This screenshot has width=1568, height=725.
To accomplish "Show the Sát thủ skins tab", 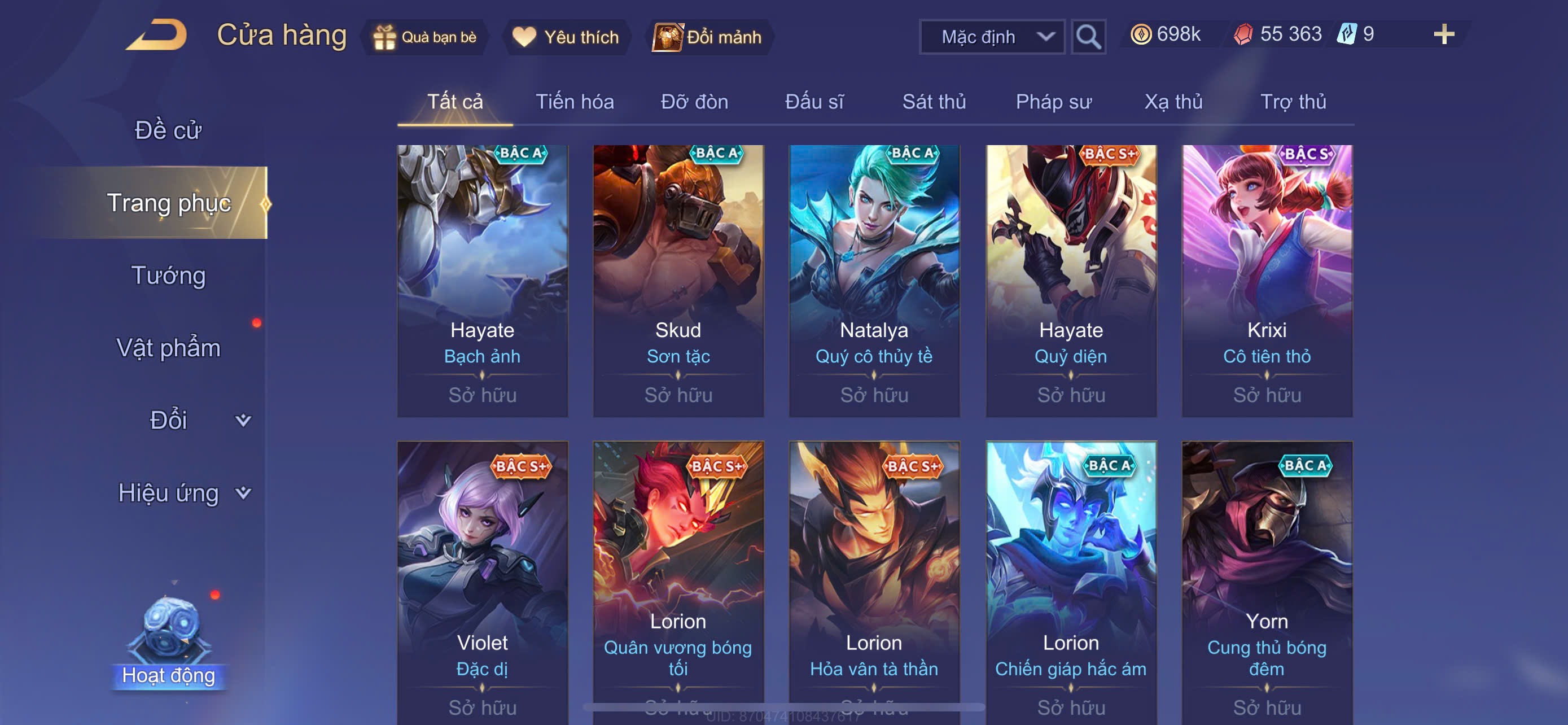I will [x=933, y=102].
